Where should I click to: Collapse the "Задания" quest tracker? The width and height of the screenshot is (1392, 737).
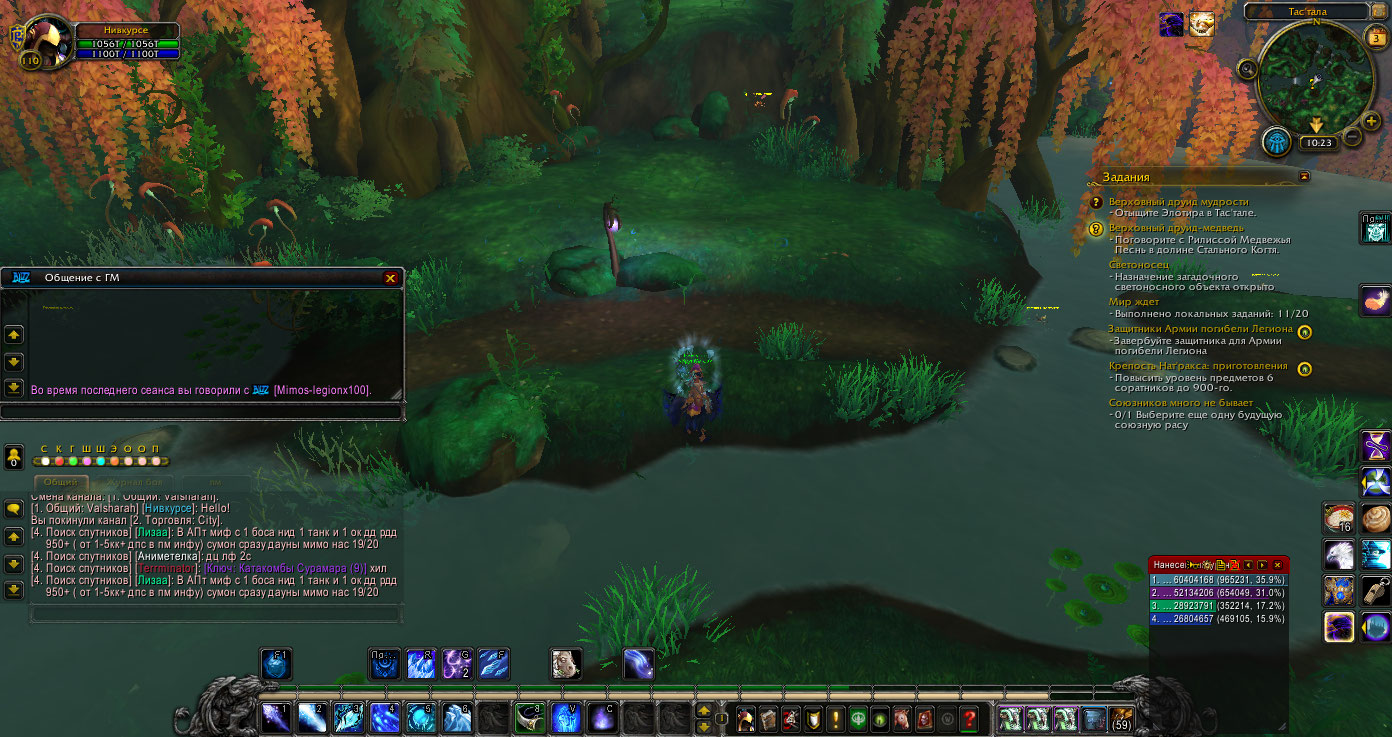coord(1303,177)
